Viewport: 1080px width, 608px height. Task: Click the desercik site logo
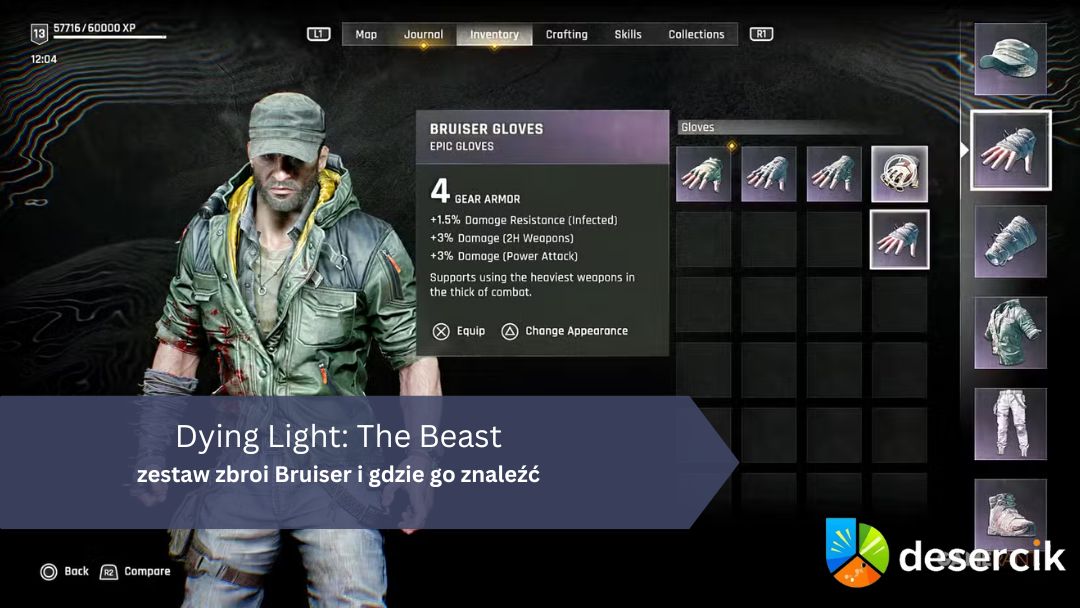pyautogui.click(x=945, y=555)
